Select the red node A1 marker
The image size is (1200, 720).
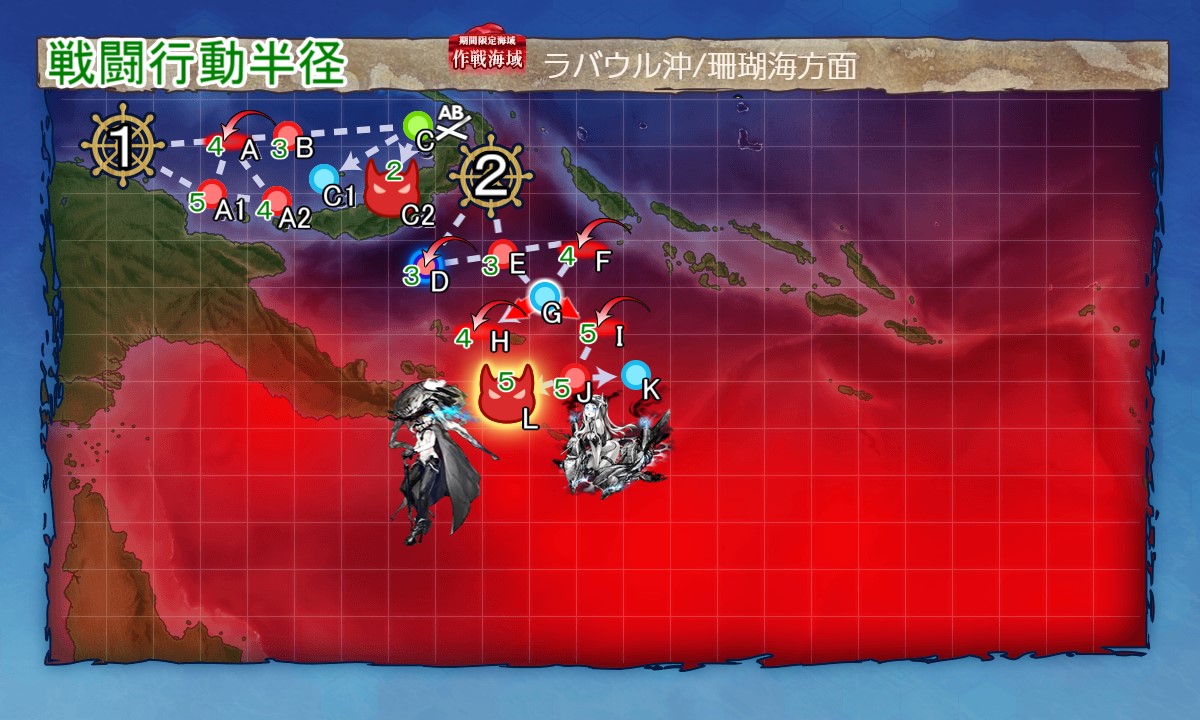point(212,192)
